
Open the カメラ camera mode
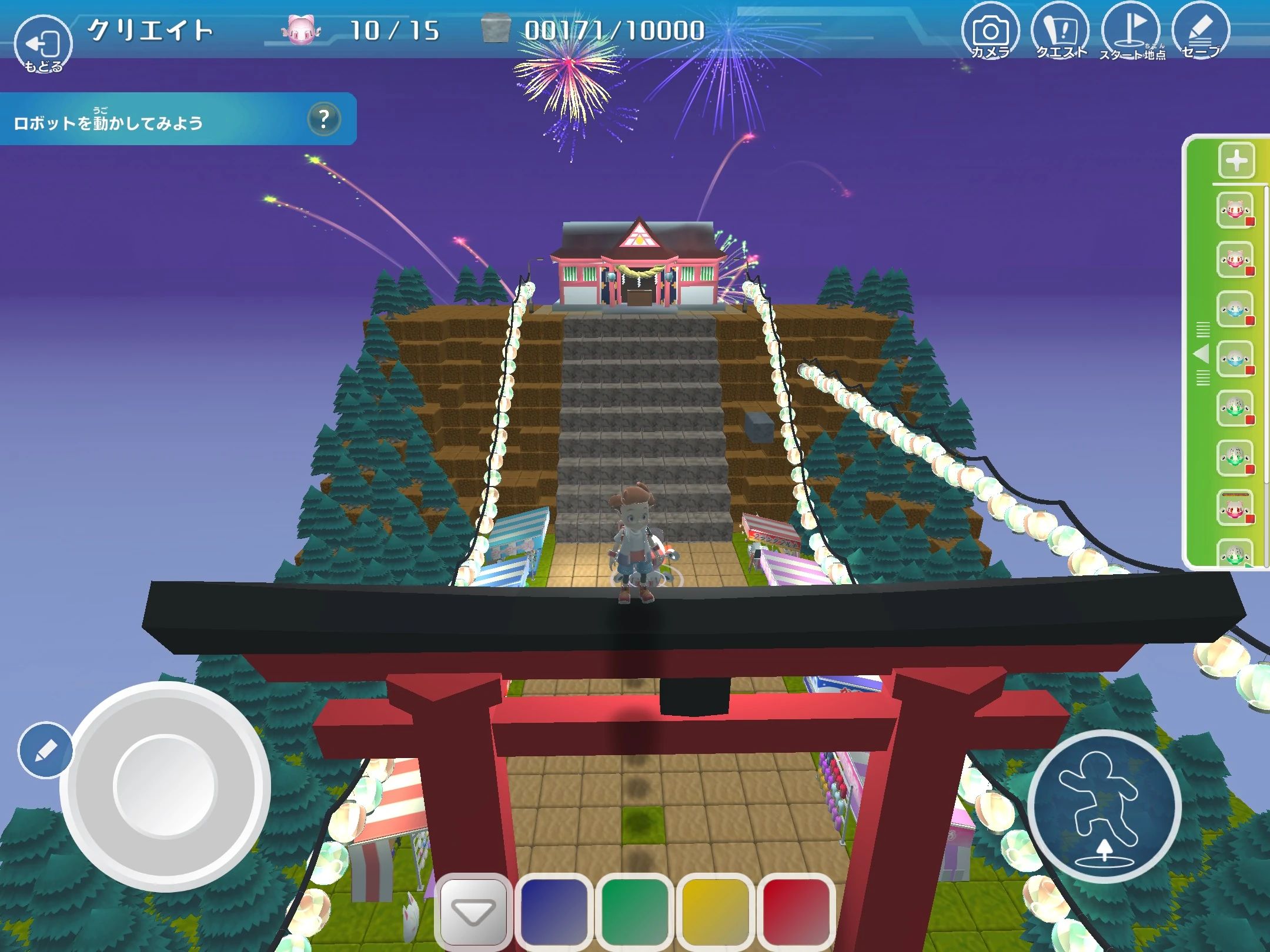point(990,33)
